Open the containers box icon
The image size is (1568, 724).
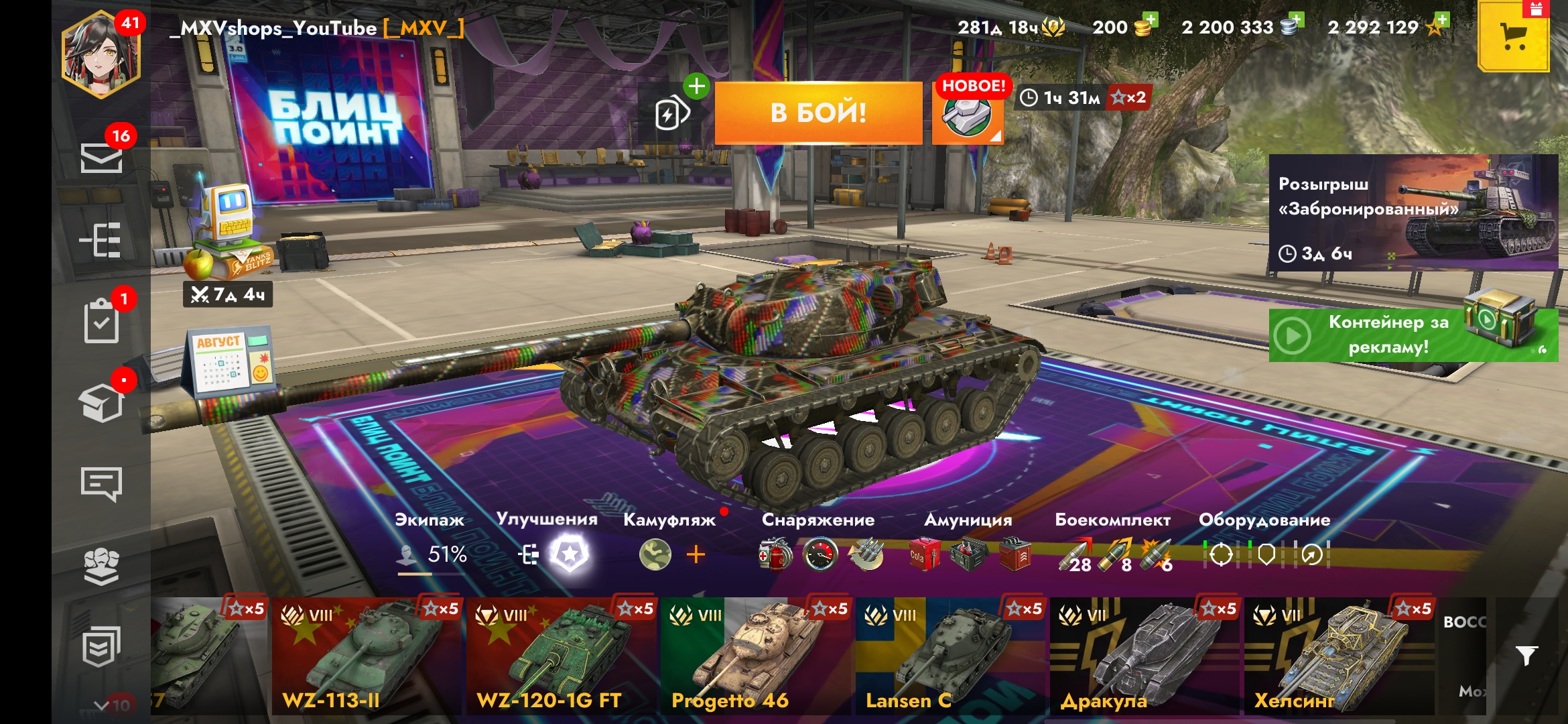pos(101,402)
